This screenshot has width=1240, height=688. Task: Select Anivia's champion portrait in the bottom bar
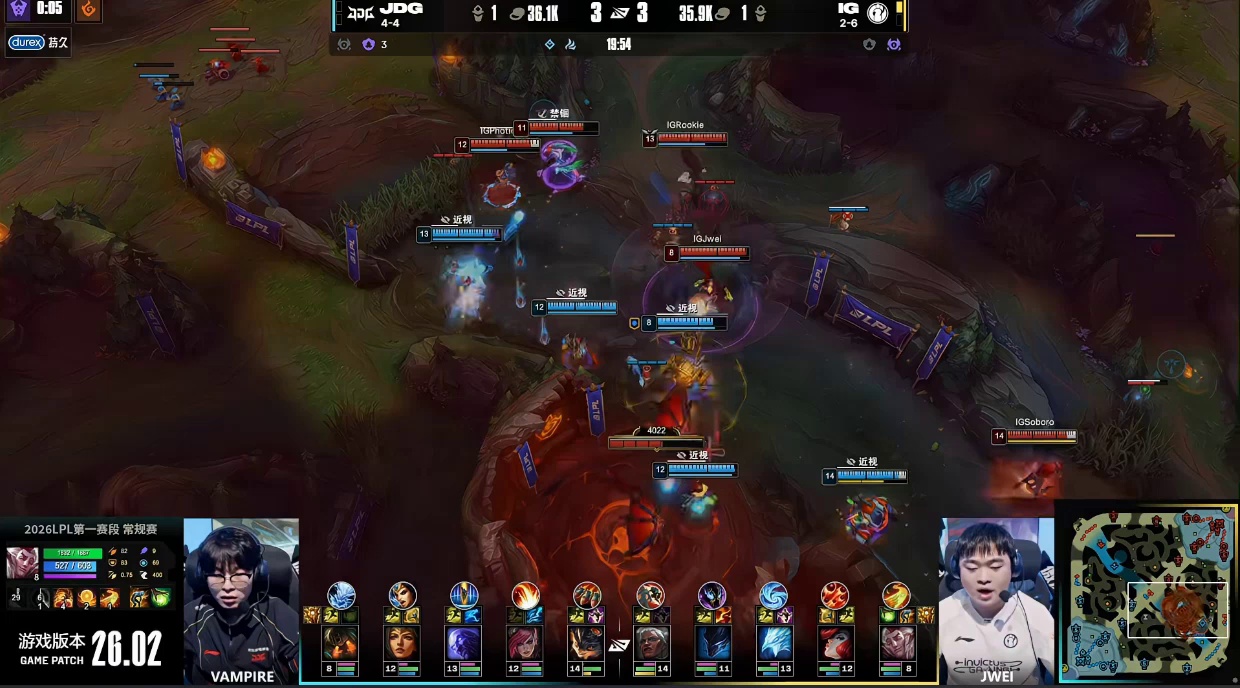coord(774,643)
